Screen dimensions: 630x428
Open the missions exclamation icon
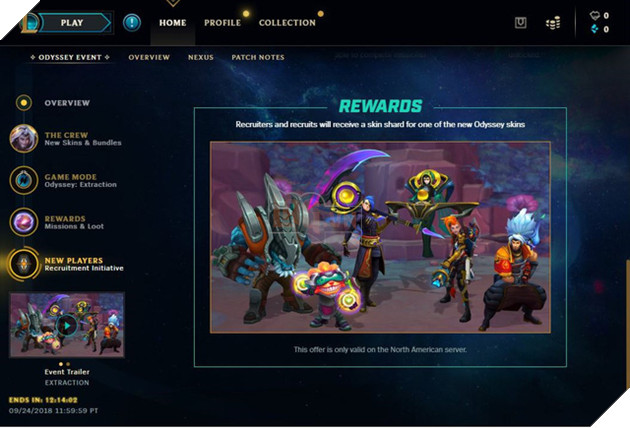132,22
